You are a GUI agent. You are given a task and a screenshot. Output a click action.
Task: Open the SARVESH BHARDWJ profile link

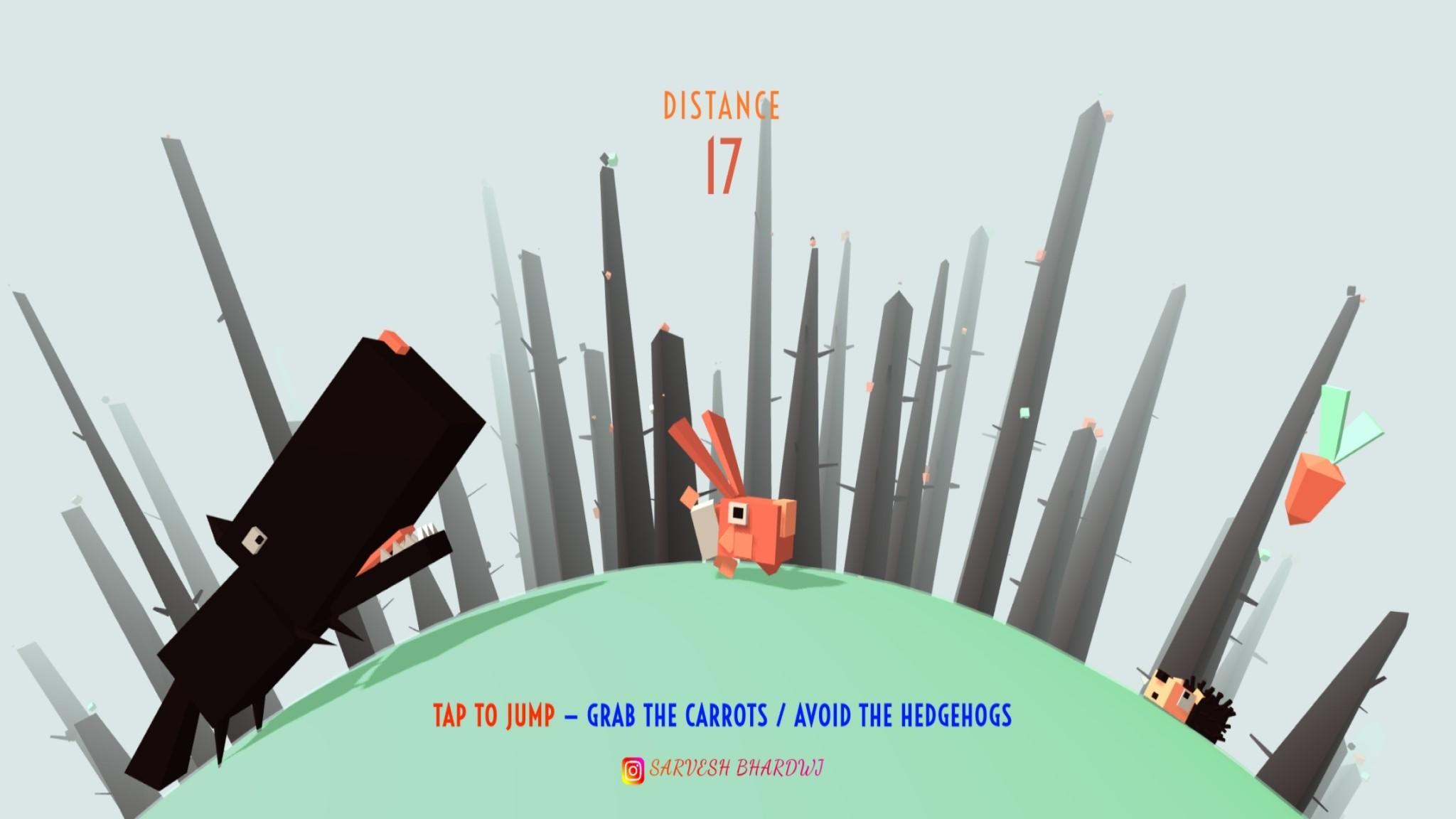coord(736,768)
